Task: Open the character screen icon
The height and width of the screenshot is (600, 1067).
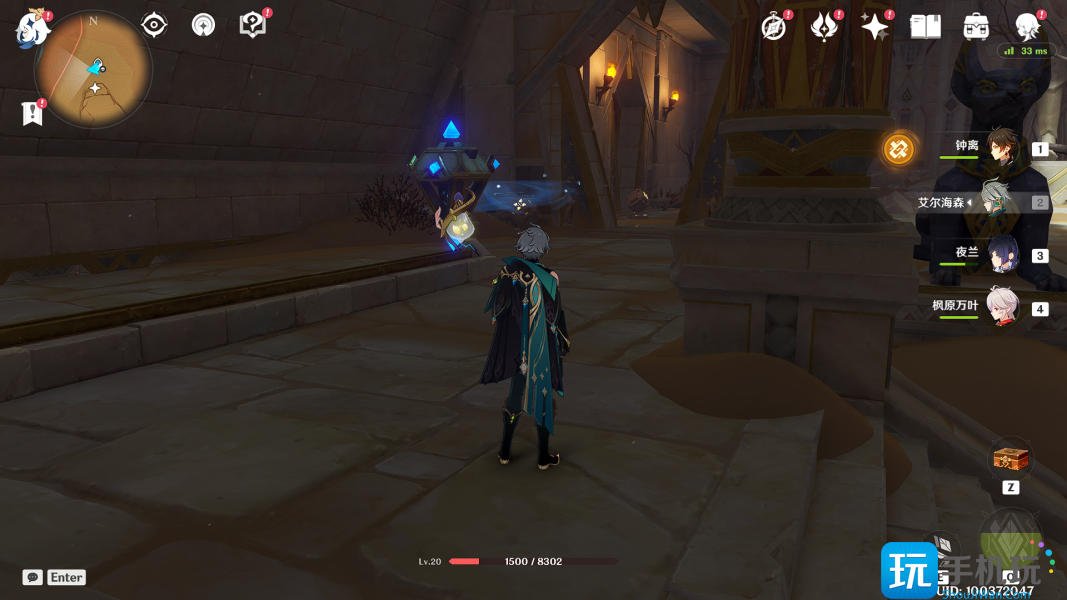Action: (1027, 27)
